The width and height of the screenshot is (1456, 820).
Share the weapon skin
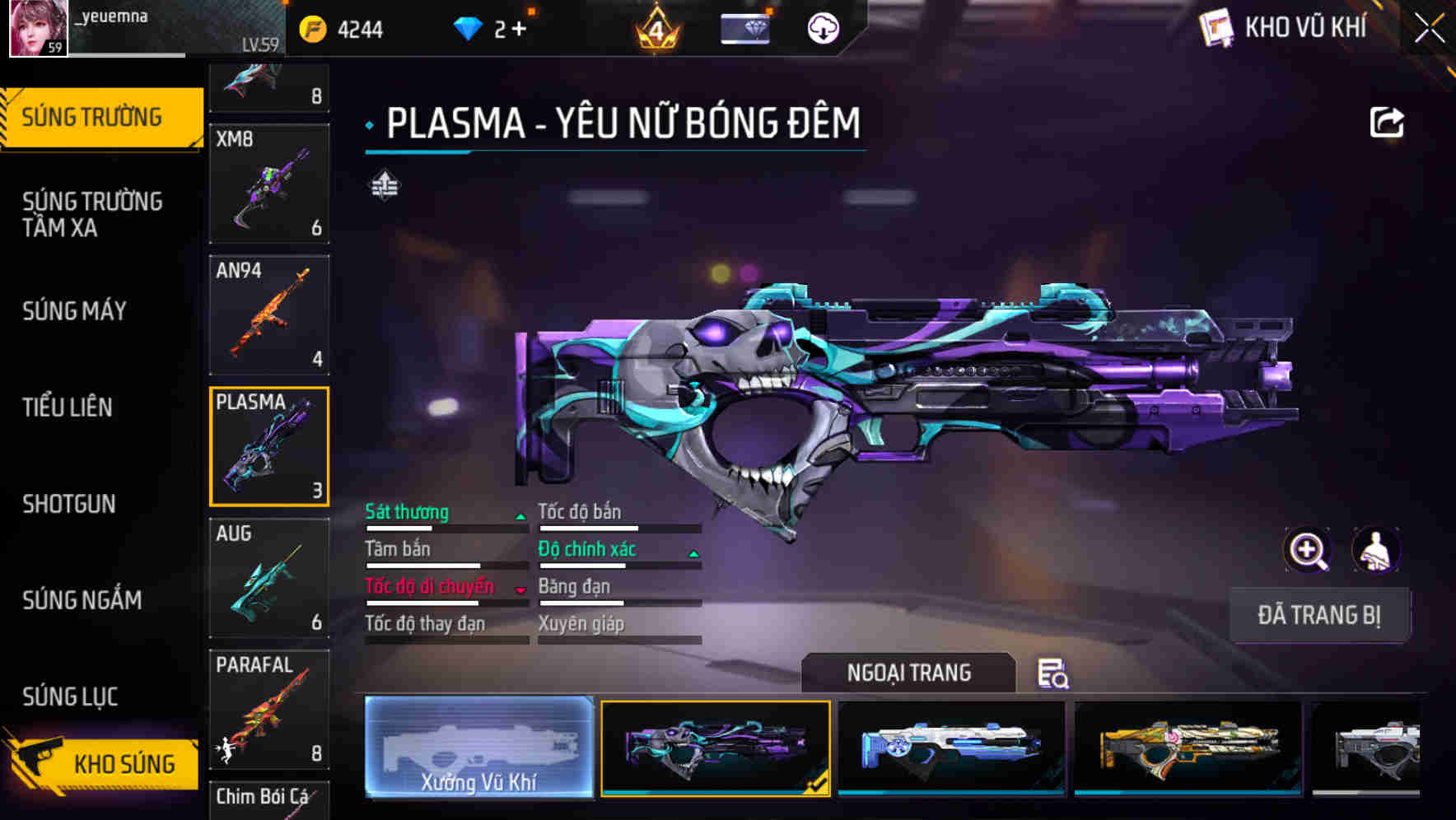(x=1386, y=123)
